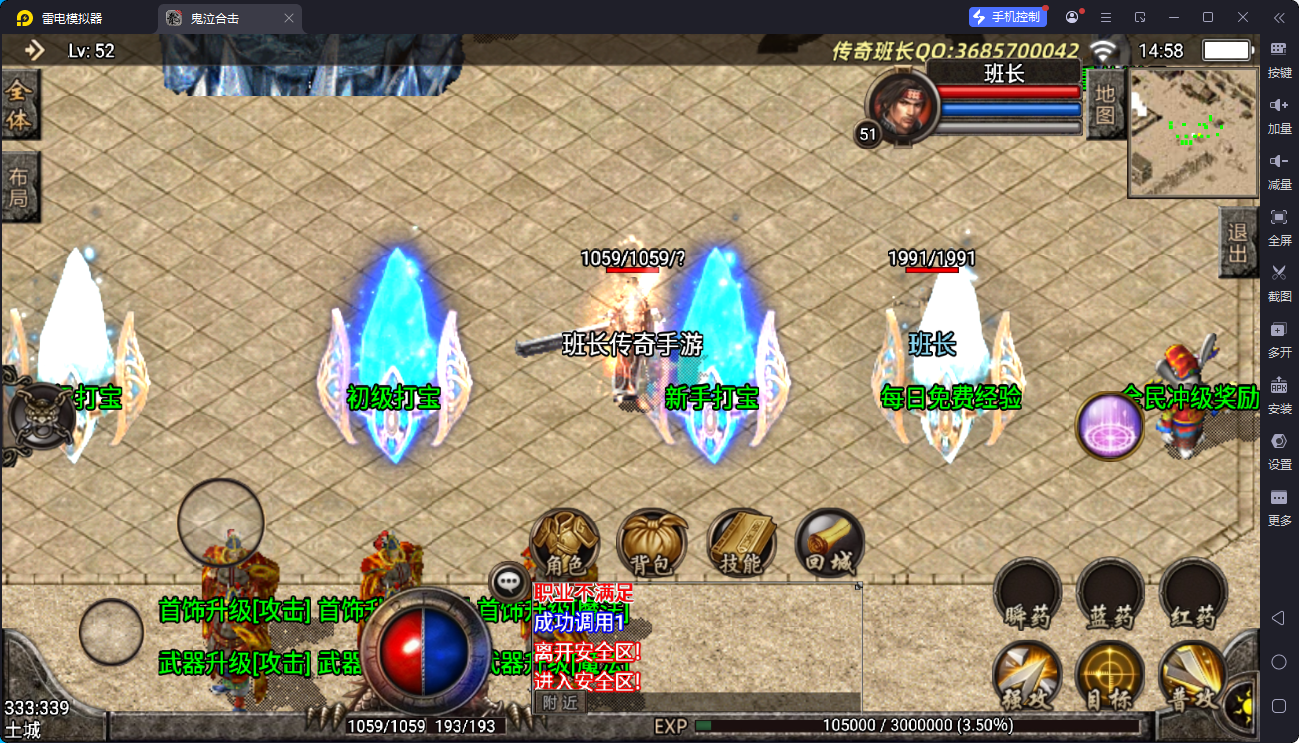Open the 背包 bag inventory
Image resolution: width=1299 pixels, height=743 pixels.
click(652, 544)
